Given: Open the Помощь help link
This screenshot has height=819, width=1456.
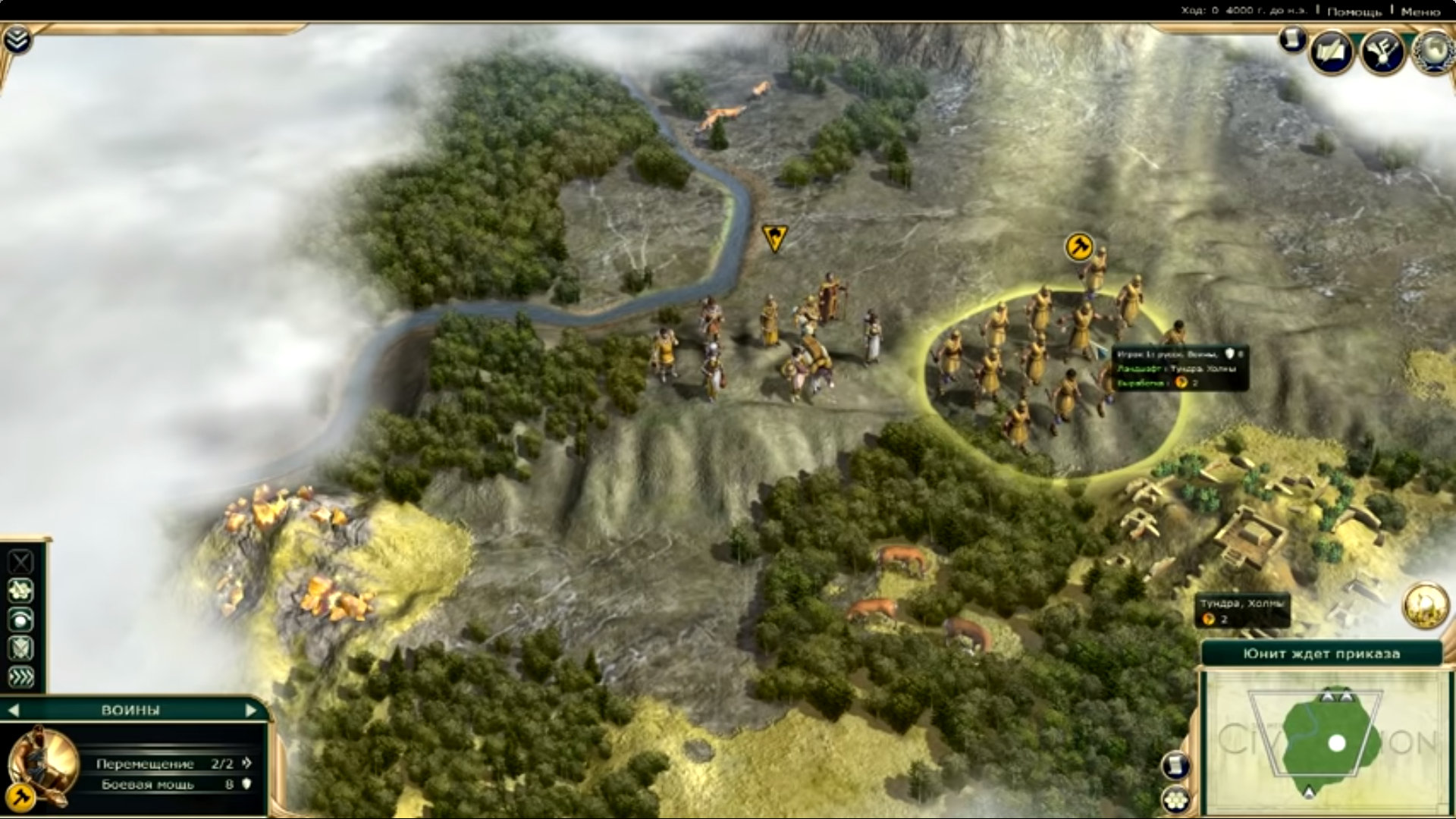Looking at the screenshot, I should click(x=1354, y=11).
